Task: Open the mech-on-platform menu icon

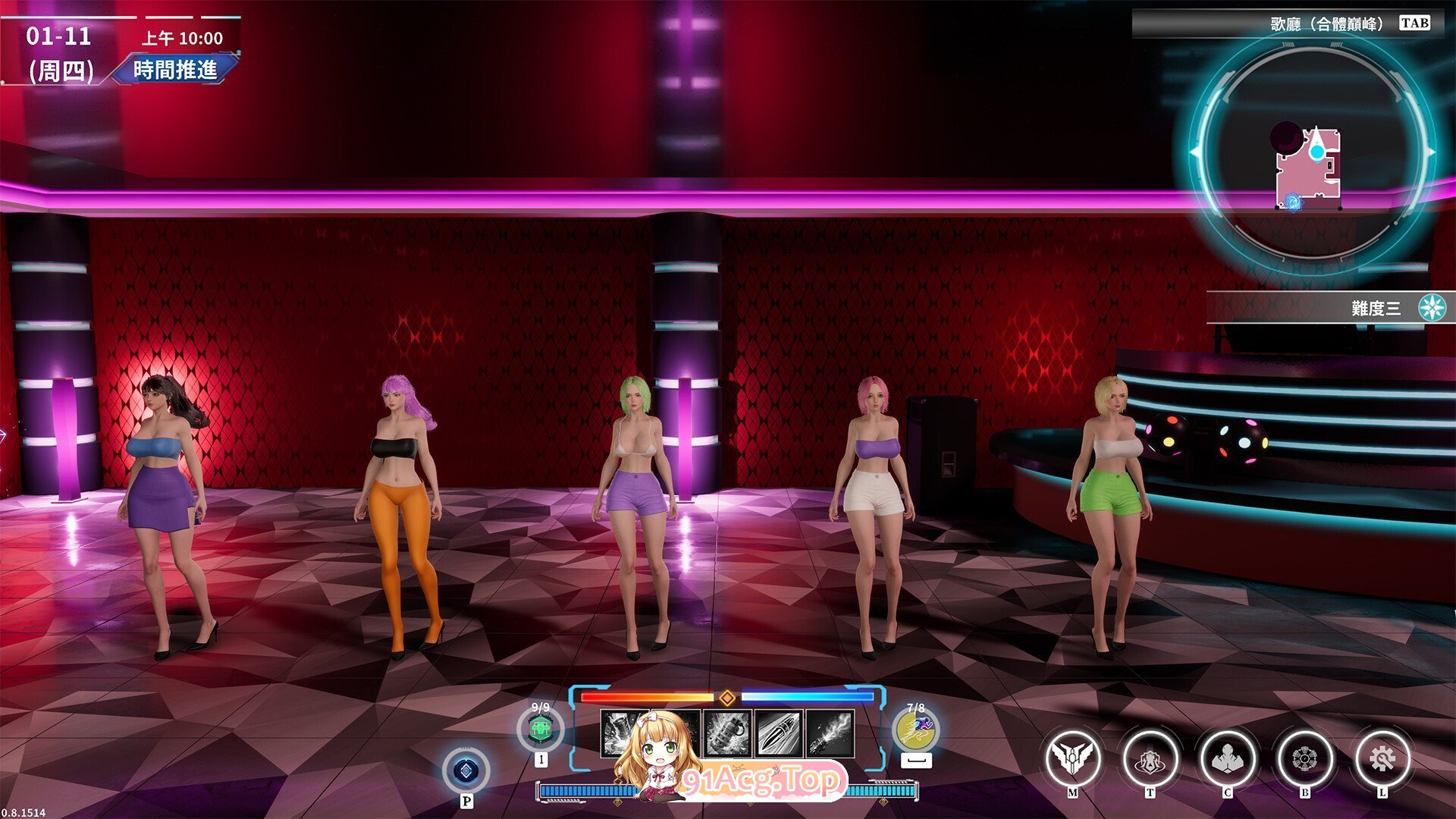Action: (1150, 758)
